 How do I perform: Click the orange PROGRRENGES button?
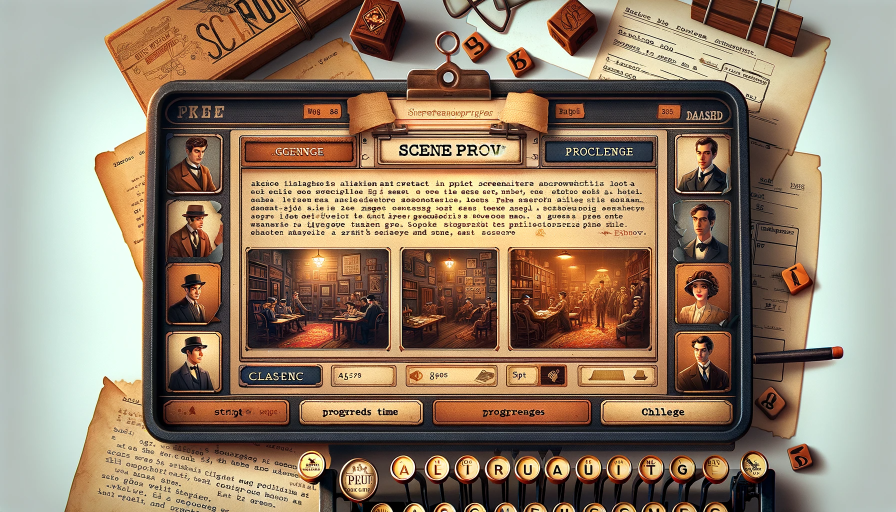(x=511, y=411)
